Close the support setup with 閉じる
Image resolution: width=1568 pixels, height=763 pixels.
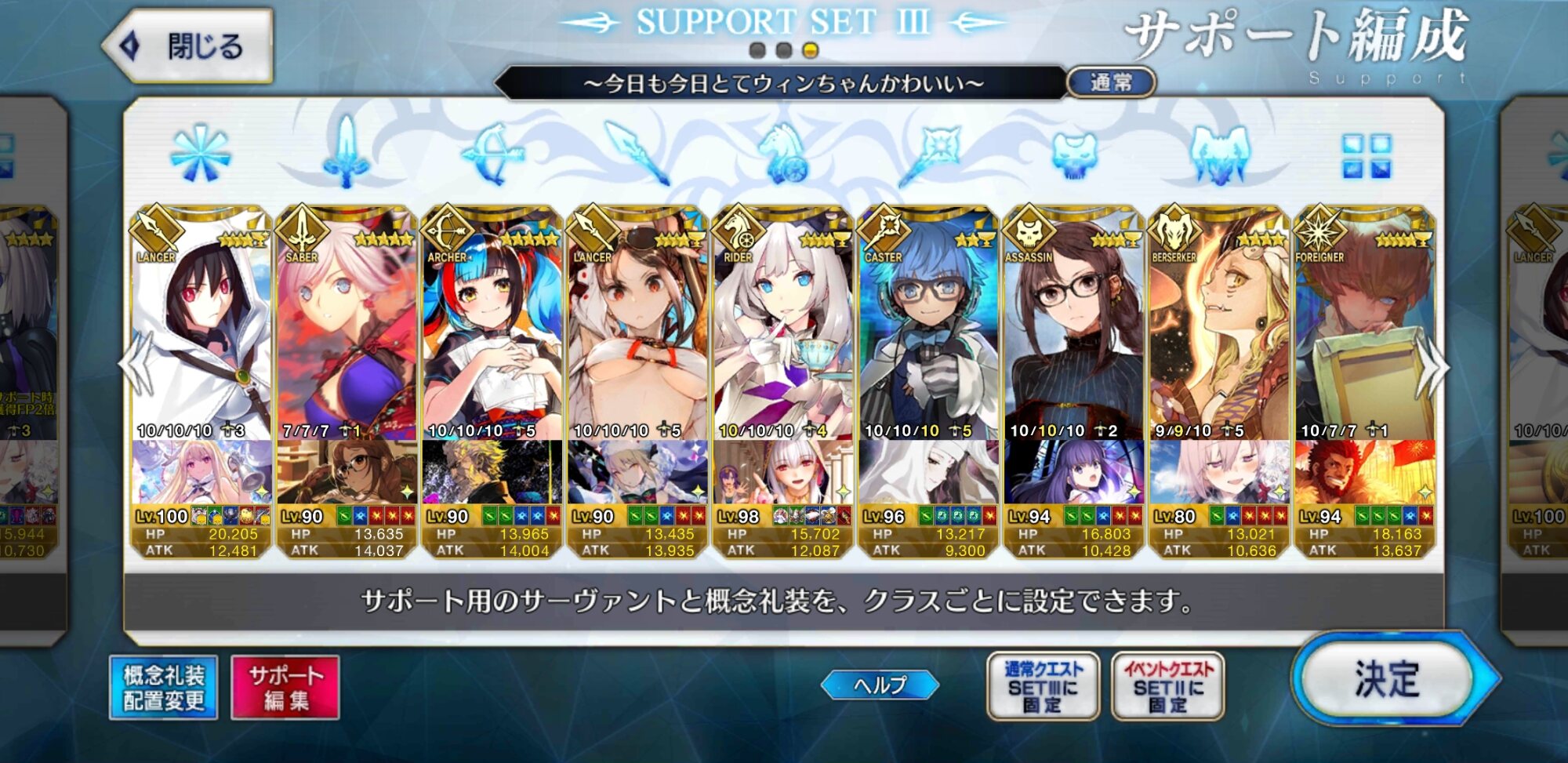pos(190,47)
